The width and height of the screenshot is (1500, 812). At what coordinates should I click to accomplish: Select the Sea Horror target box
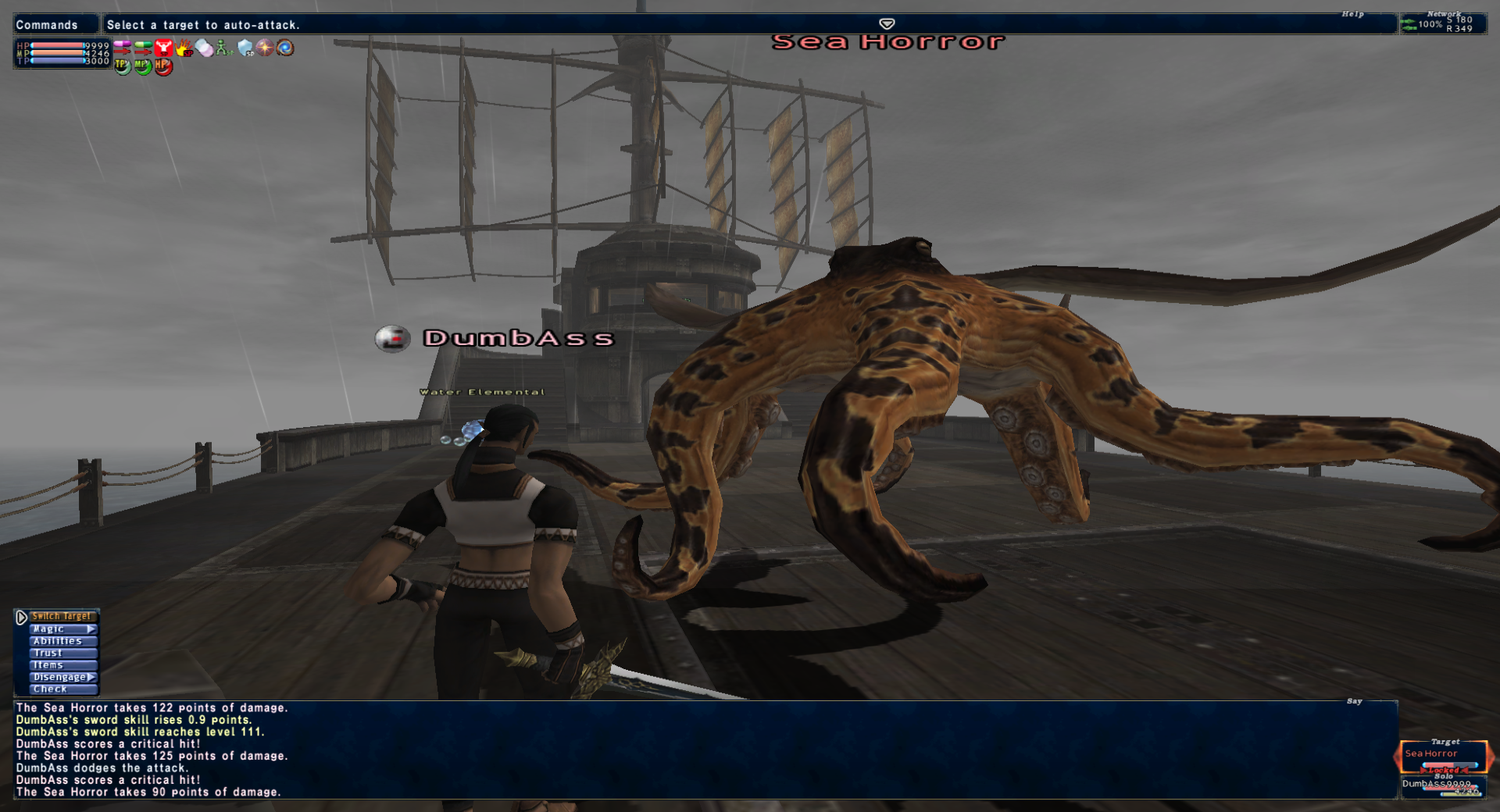[1444, 757]
